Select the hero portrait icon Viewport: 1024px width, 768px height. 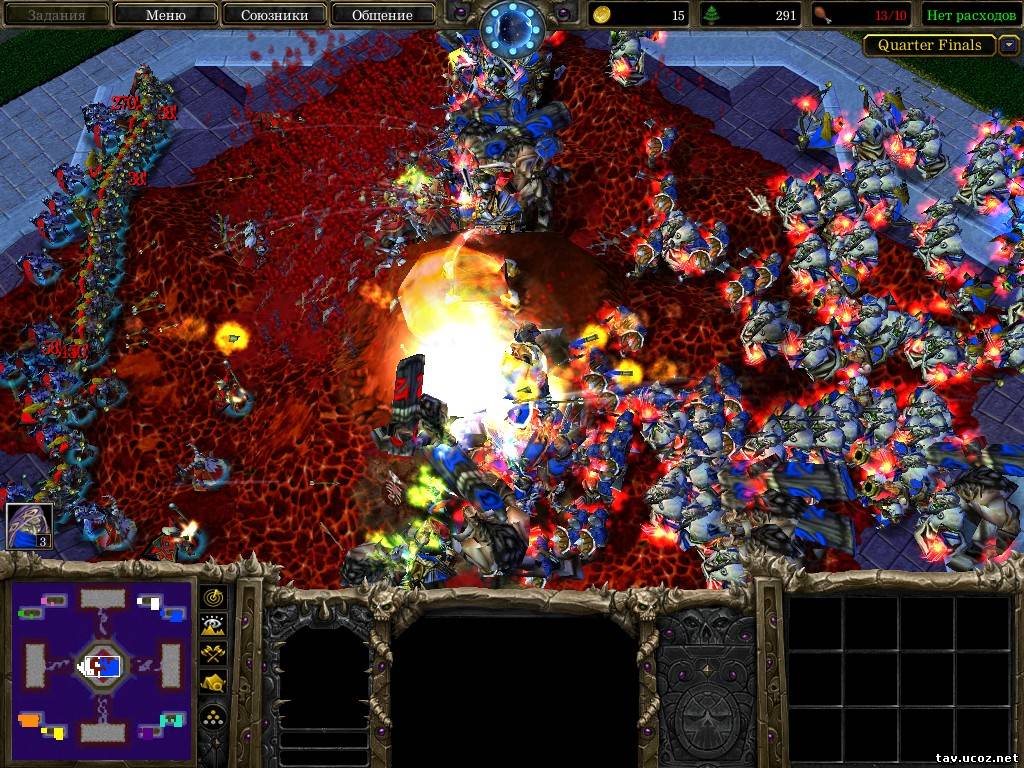(x=29, y=526)
